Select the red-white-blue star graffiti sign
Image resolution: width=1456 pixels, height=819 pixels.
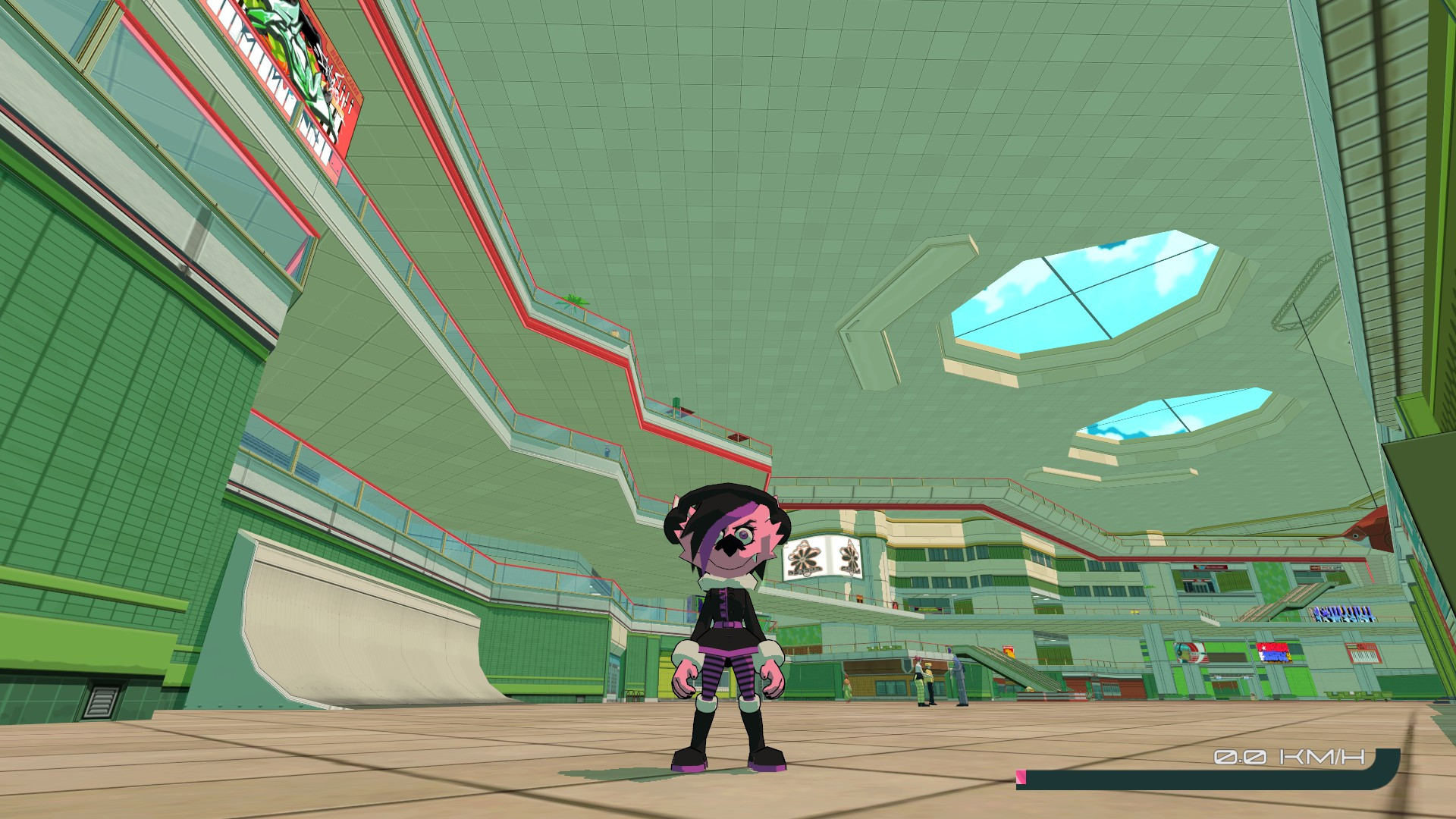click(1276, 653)
